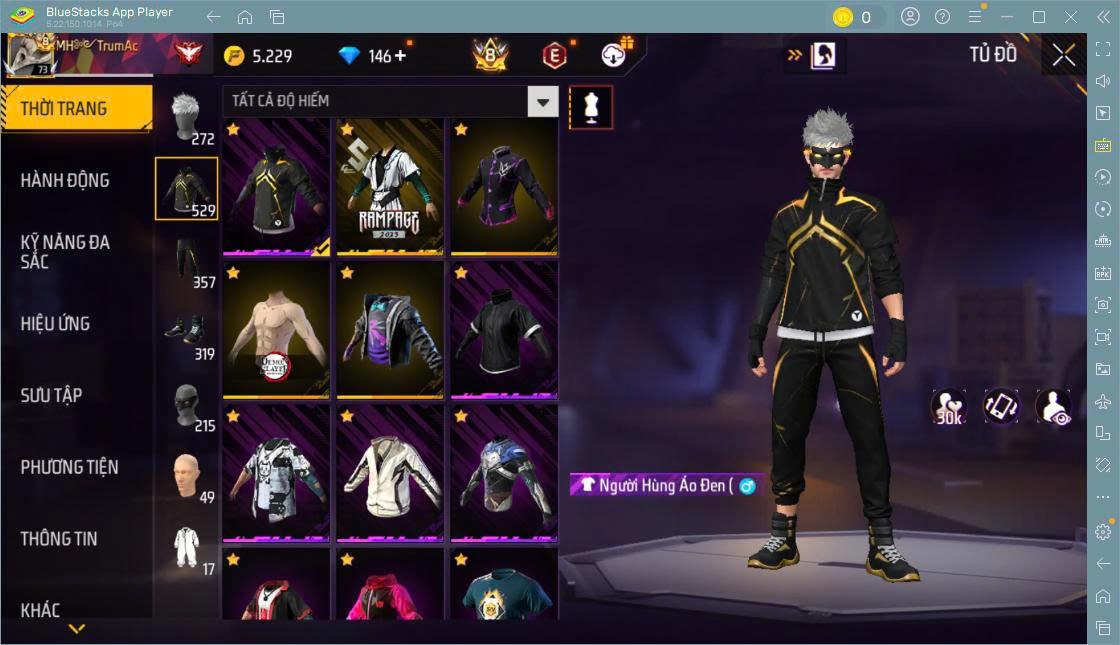Screen dimensions: 1120x645
Task: Click the diamond currency top-up
Action: coord(401,56)
